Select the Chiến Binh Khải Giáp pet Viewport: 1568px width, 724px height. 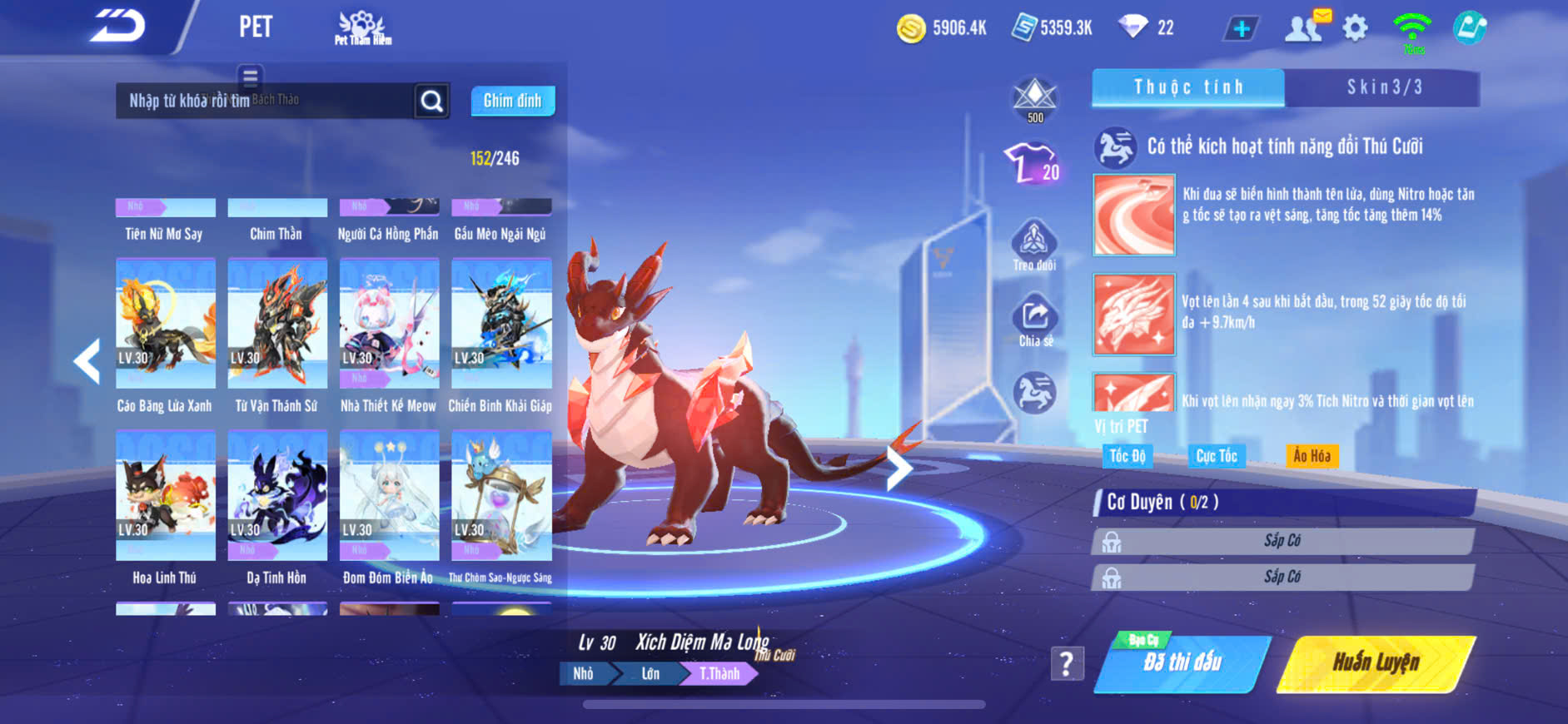500,325
